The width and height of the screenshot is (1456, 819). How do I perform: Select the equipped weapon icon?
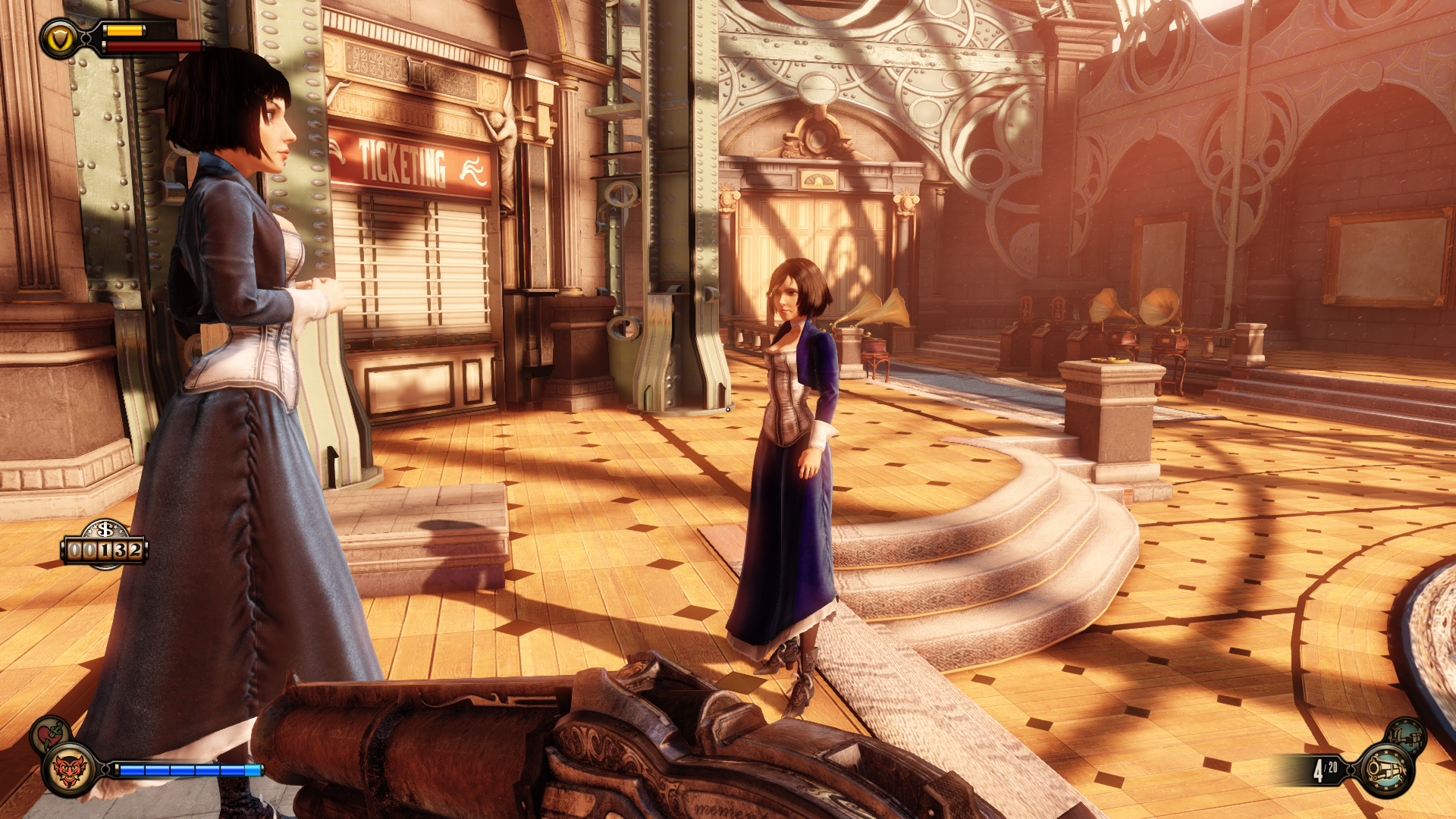[x=1387, y=770]
